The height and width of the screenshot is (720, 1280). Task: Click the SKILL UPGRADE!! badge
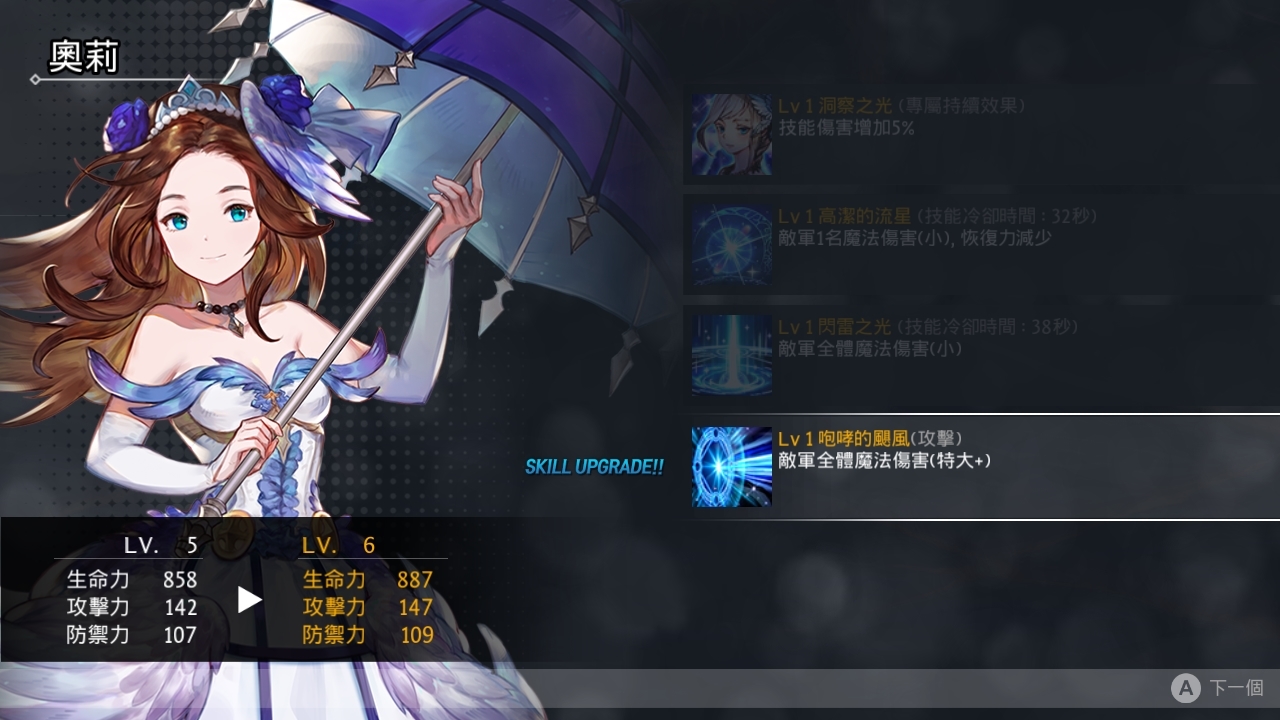[595, 466]
